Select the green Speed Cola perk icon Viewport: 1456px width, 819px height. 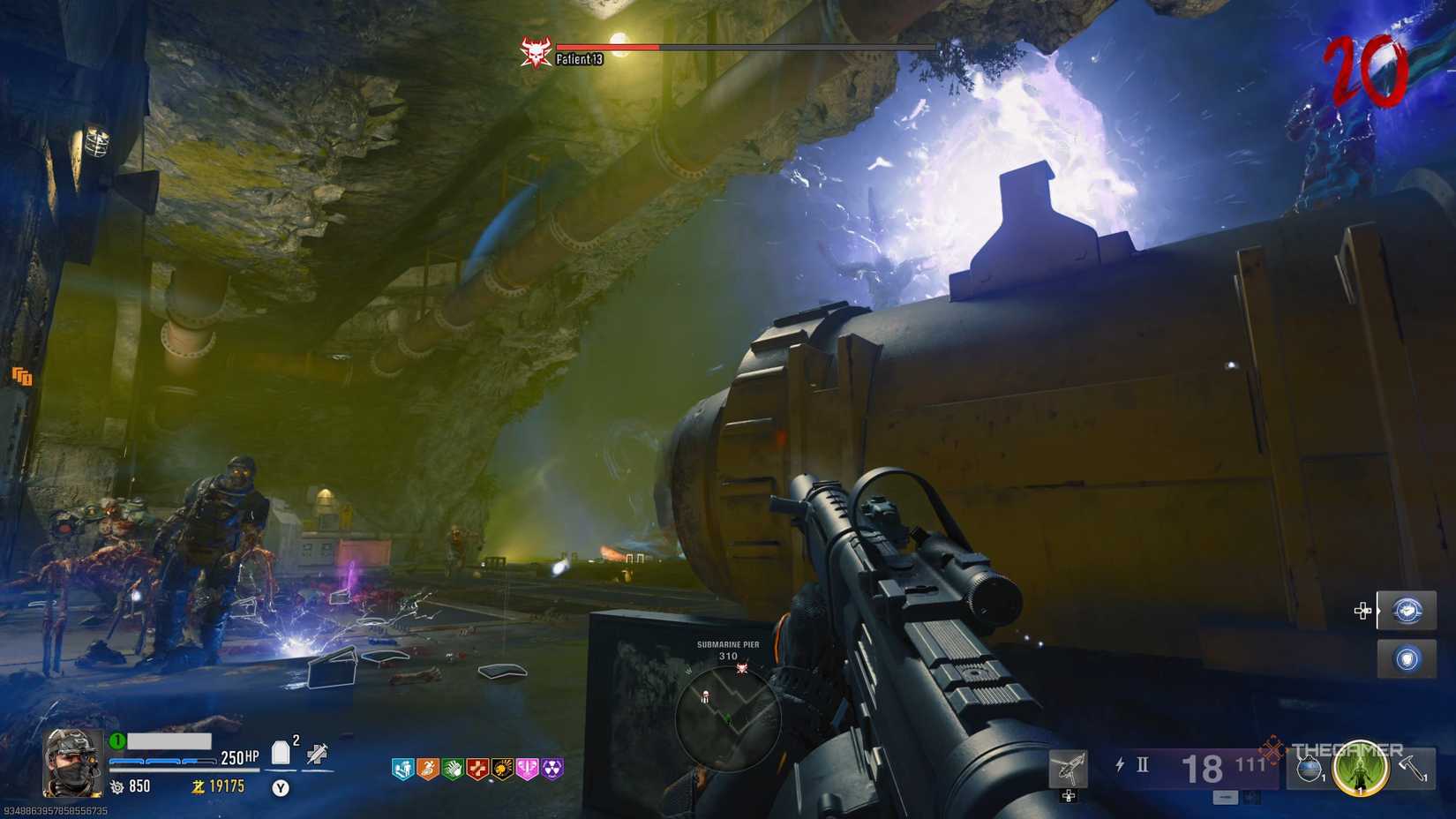point(452,768)
